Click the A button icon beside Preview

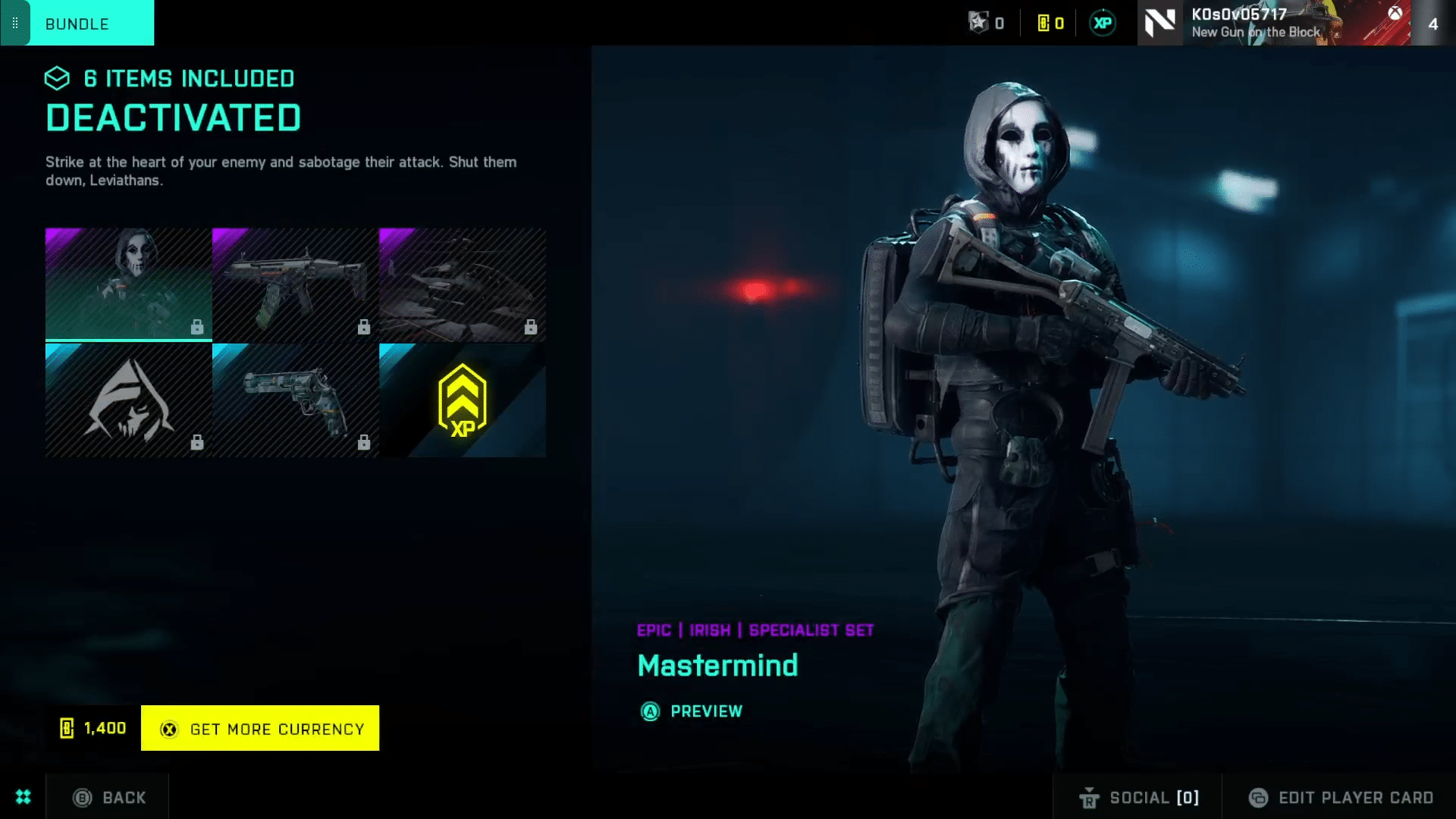tap(651, 712)
